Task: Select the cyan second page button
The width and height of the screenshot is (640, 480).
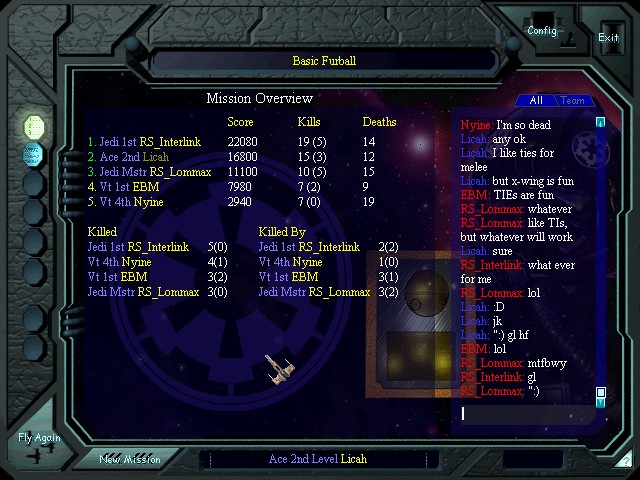Action: 34,153
